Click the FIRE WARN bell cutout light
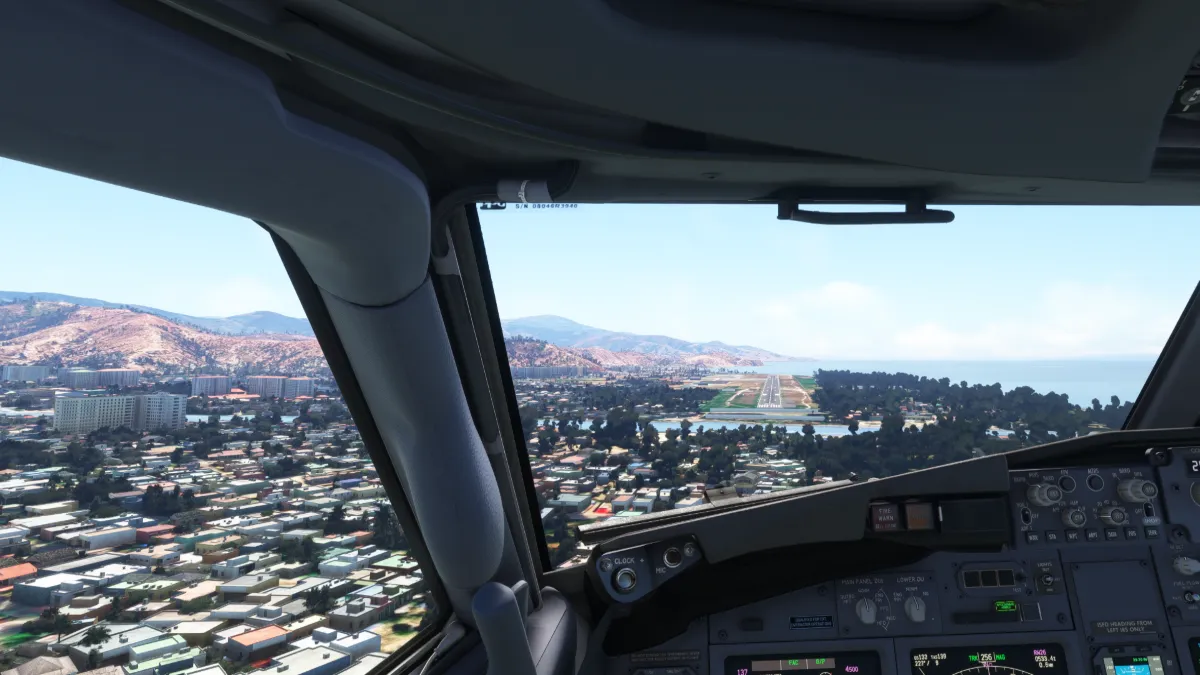Image resolution: width=1200 pixels, height=675 pixels. click(886, 516)
